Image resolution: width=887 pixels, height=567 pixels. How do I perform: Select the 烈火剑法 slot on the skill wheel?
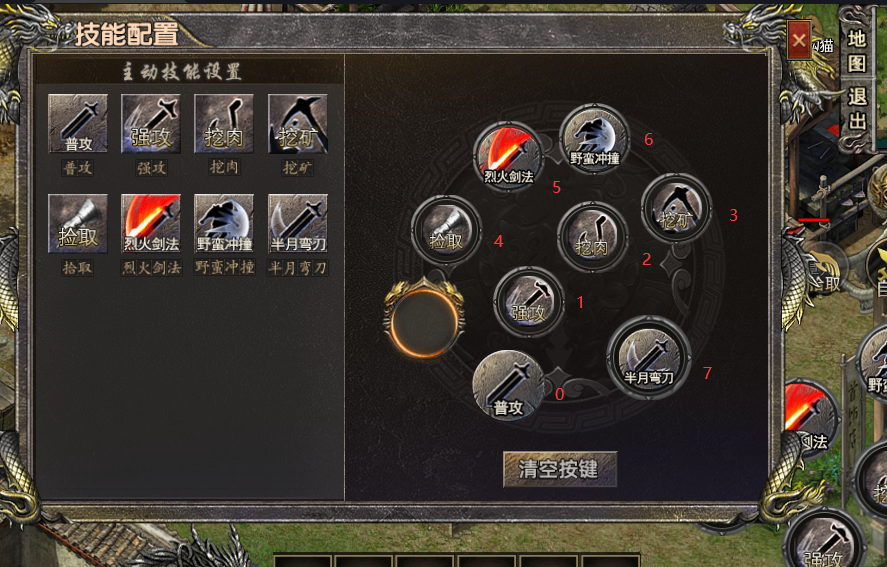point(508,156)
